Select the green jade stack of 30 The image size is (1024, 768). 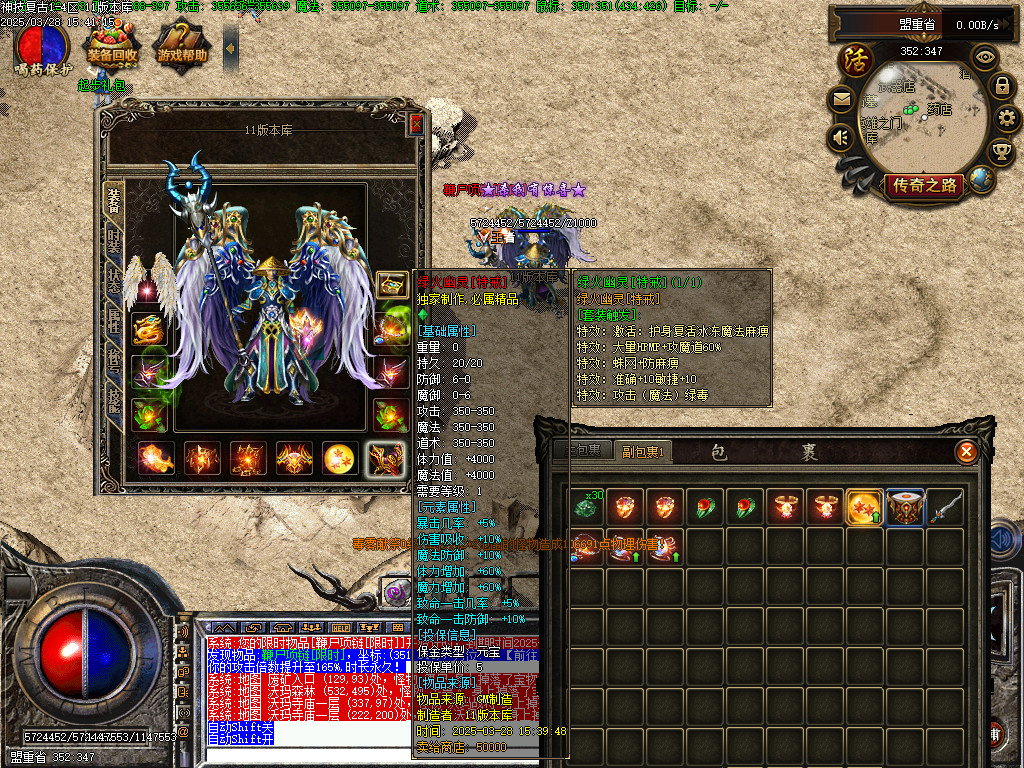584,508
